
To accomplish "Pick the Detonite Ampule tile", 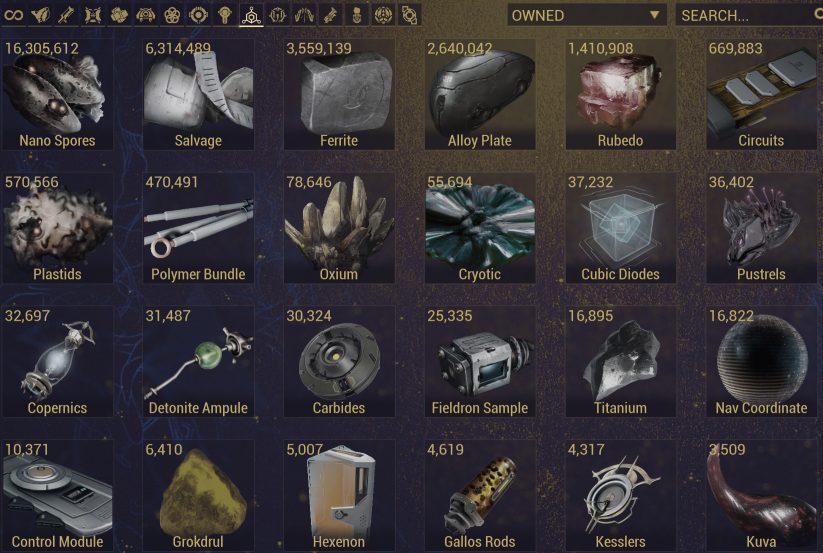I will coord(198,362).
